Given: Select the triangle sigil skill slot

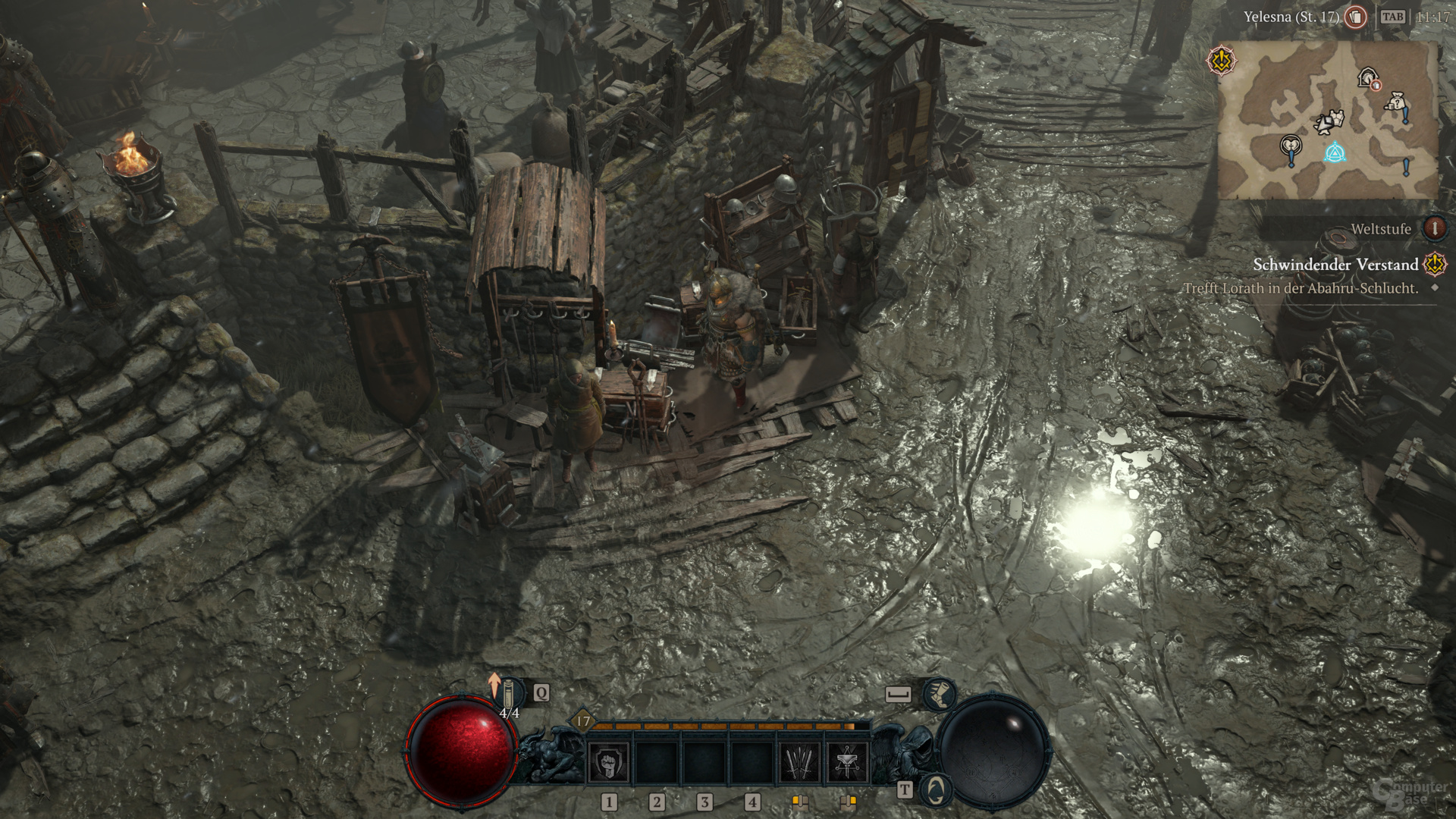Looking at the screenshot, I should tap(846, 763).
